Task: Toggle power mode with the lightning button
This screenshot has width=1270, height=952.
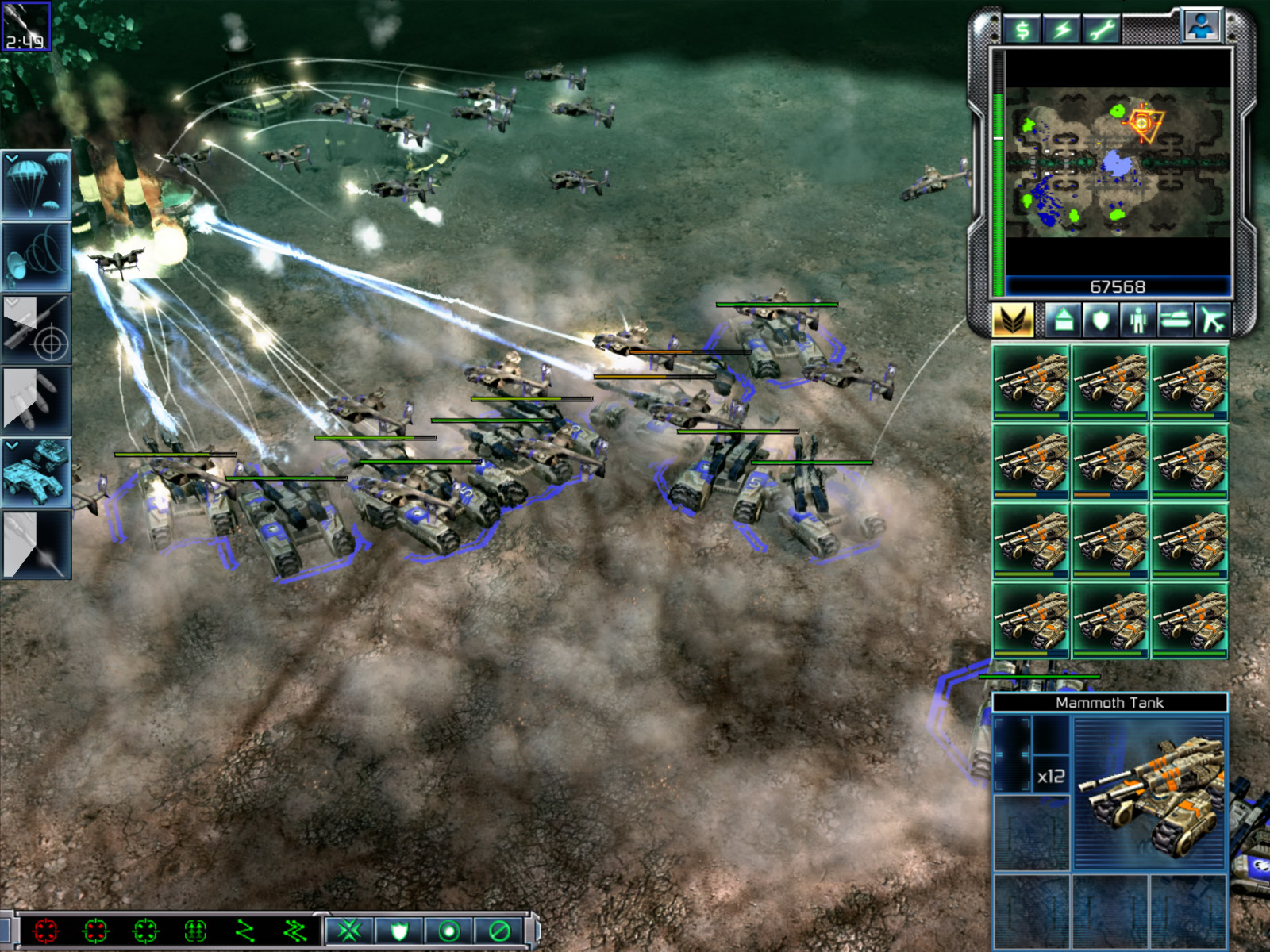Action: (x=1062, y=30)
